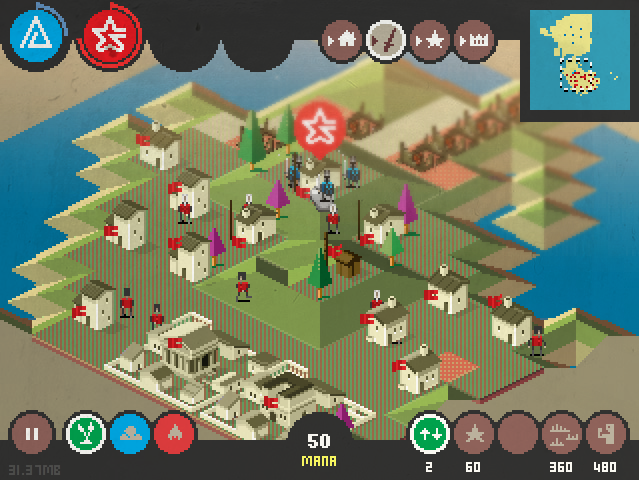Pick the power costing 360 mana
The width and height of the screenshot is (639, 480).
click(x=562, y=435)
